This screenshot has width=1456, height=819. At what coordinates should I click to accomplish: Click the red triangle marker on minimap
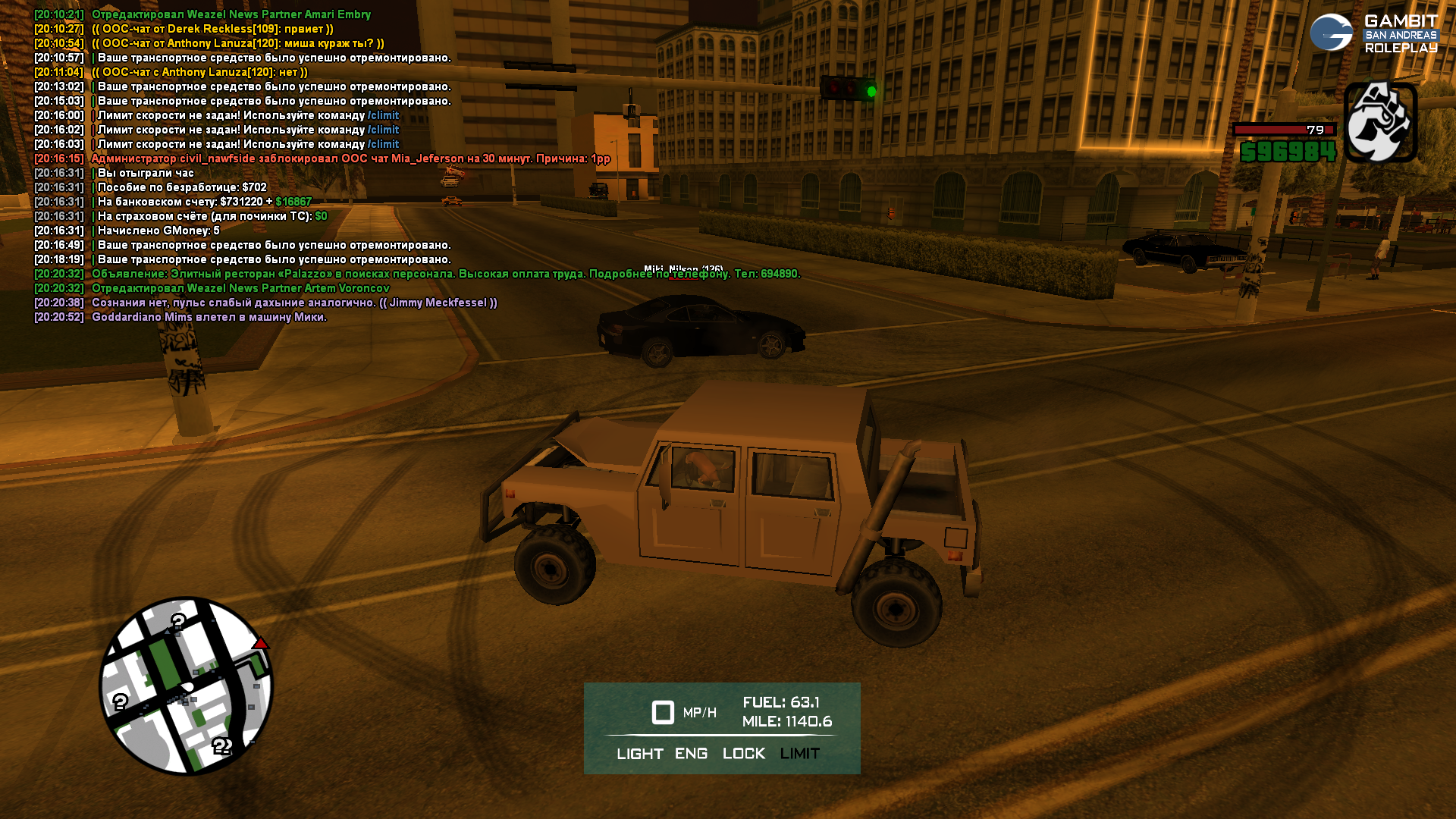pos(260,644)
